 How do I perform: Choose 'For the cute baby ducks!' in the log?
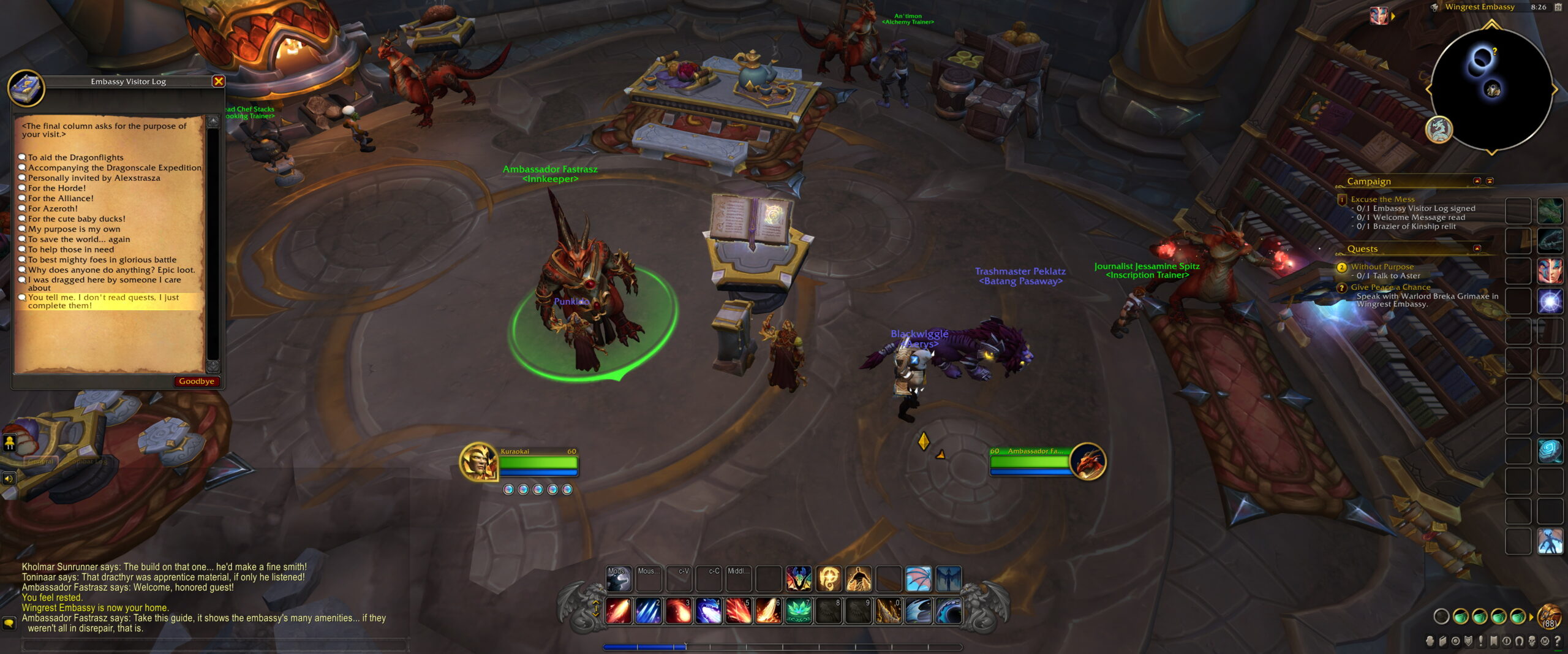pos(77,218)
